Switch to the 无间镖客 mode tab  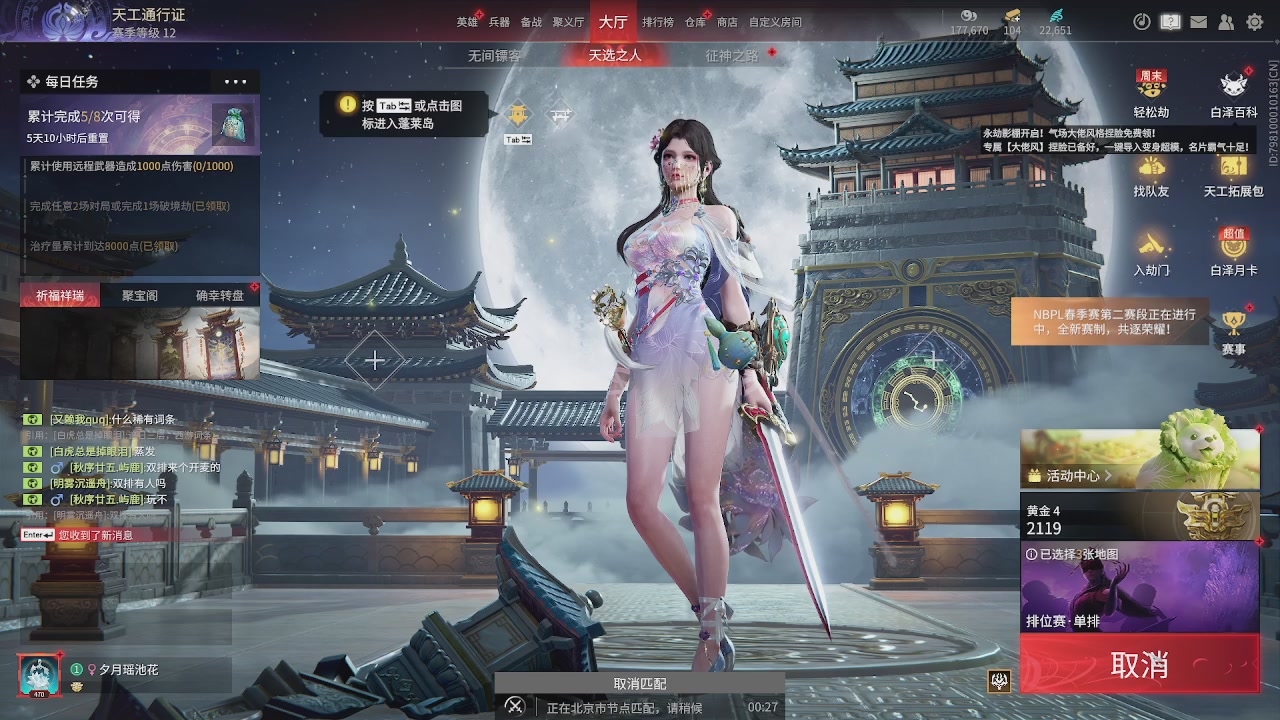pos(494,56)
